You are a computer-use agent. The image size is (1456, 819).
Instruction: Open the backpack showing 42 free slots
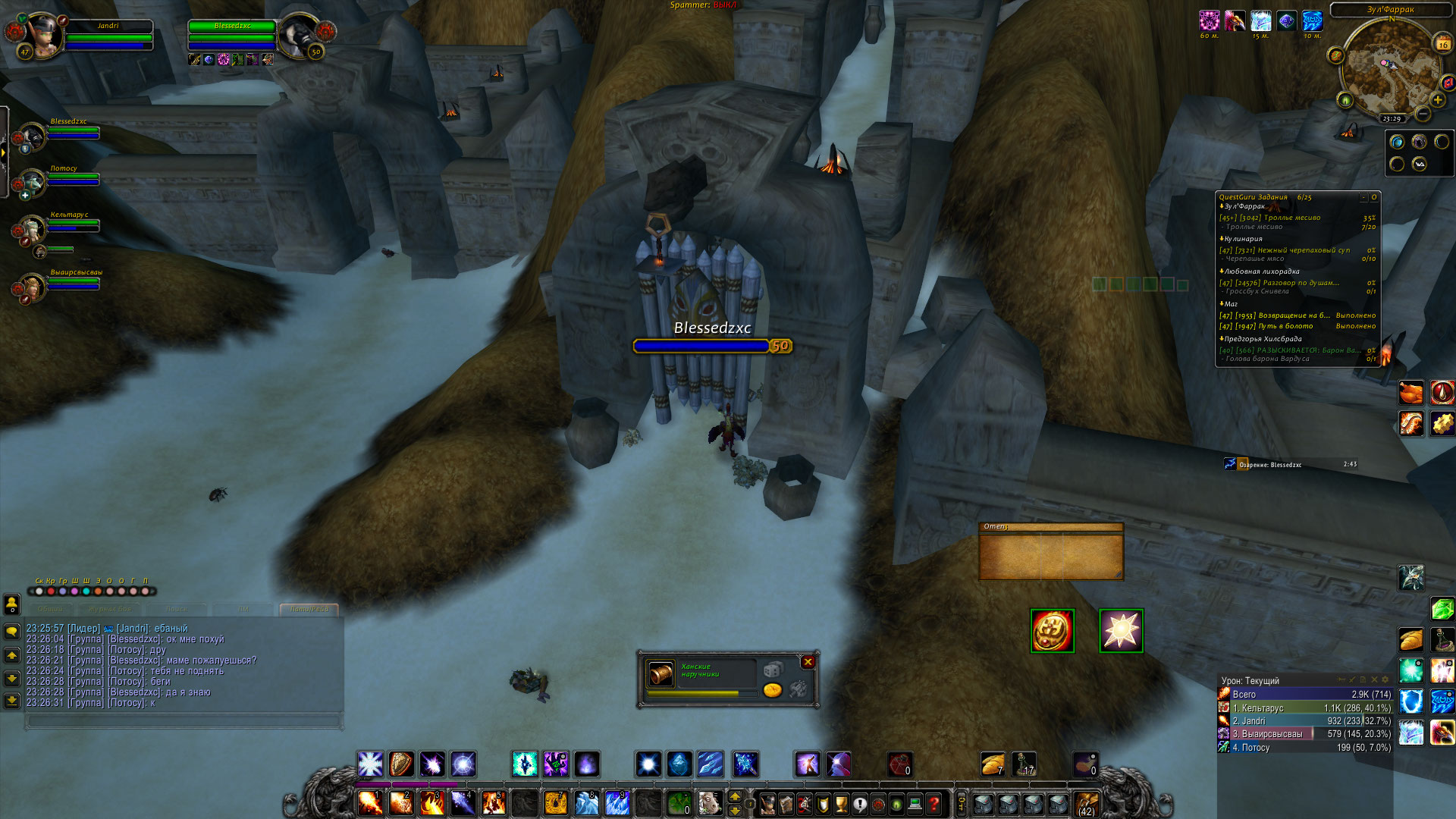[1086, 803]
